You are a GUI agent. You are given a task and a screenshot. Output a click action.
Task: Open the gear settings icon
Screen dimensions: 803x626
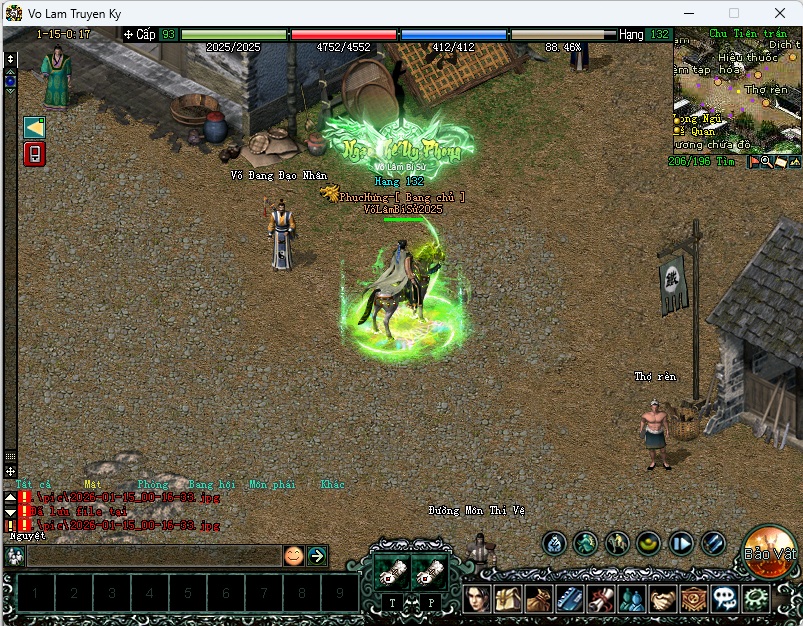[x=756, y=599]
